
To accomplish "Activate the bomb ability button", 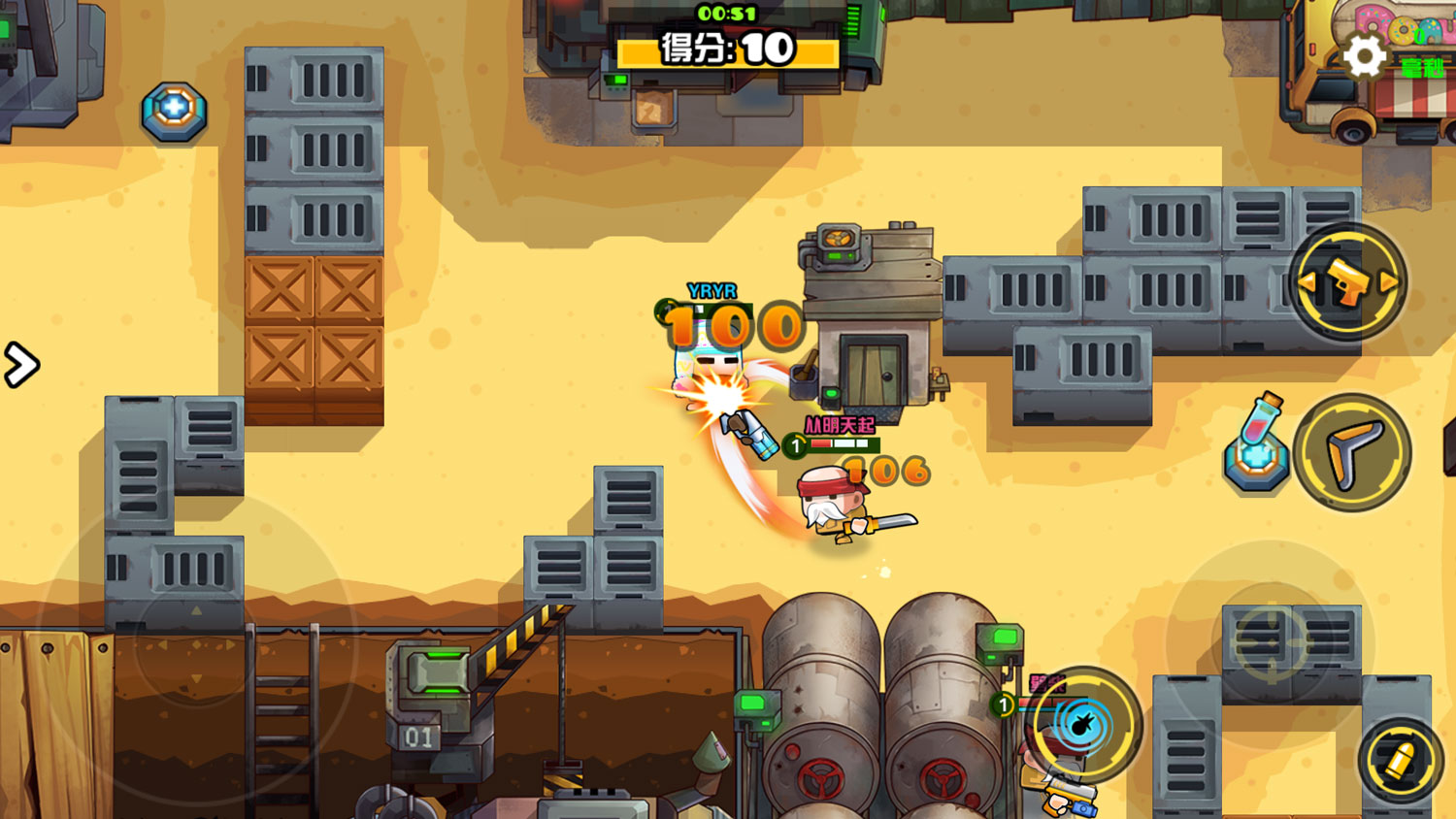I will tap(1083, 724).
